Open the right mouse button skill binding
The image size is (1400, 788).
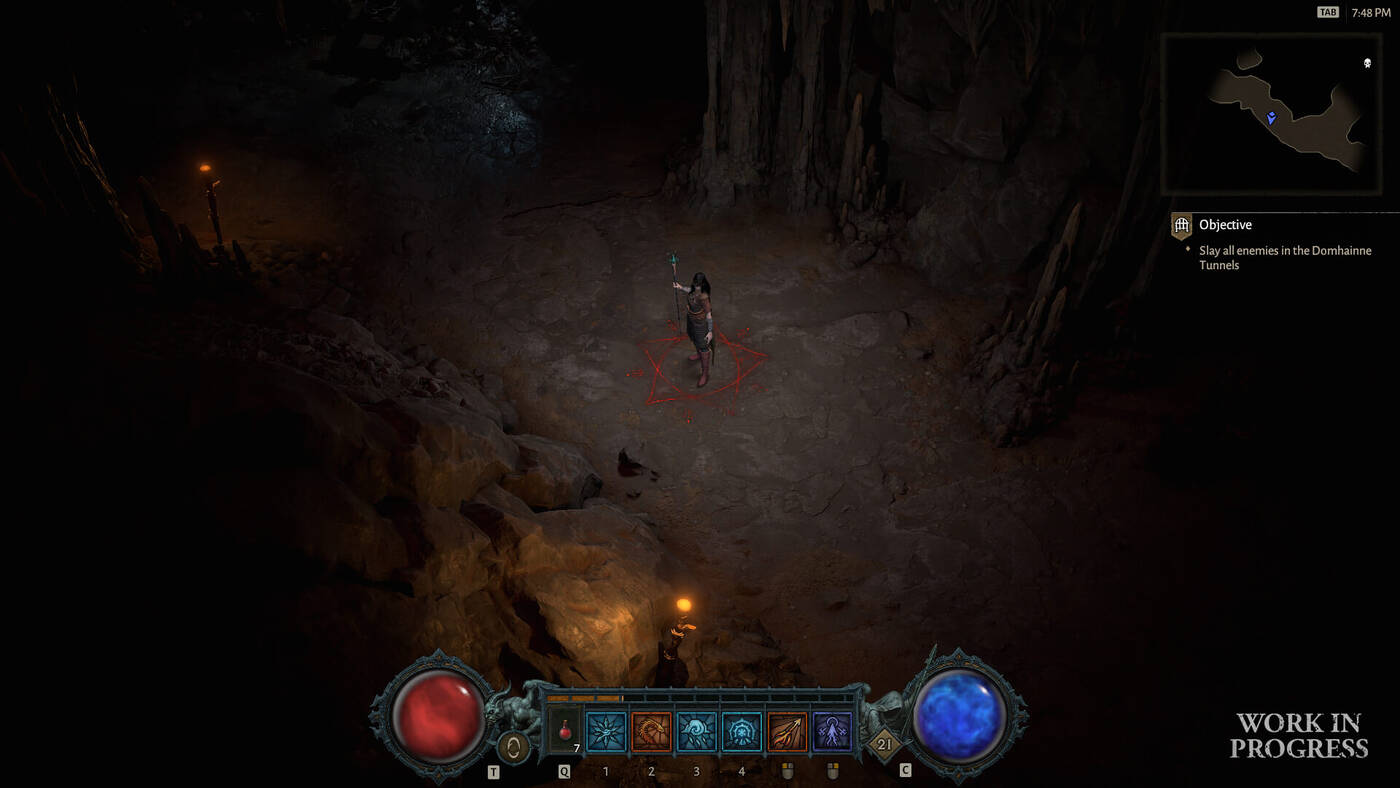833,770
